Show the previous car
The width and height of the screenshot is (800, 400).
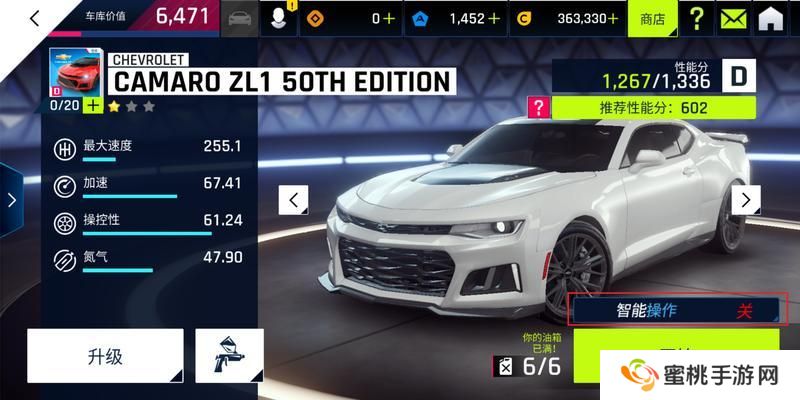pyautogui.click(x=293, y=200)
